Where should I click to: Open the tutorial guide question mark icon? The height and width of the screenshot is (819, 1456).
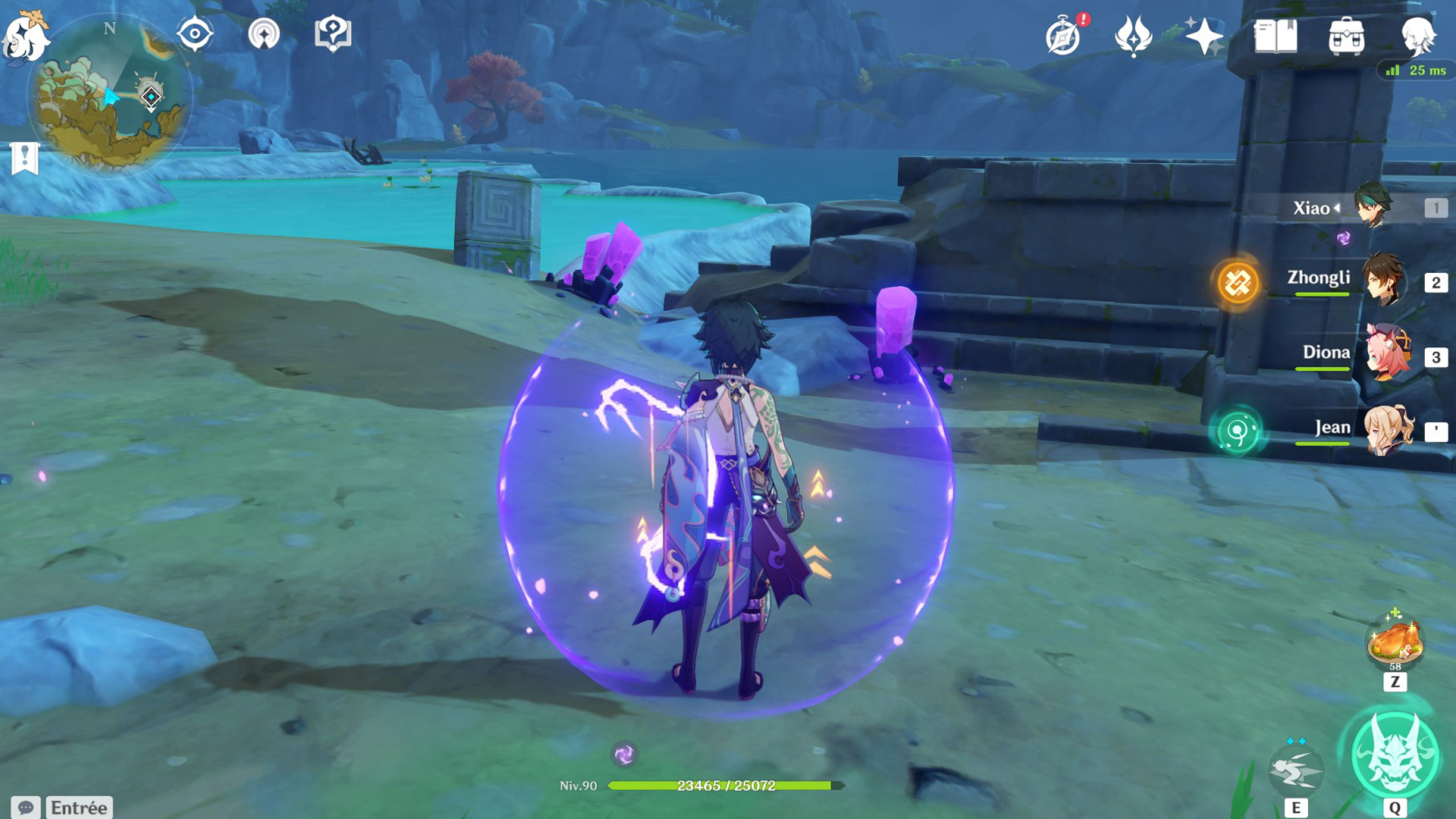point(333,34)
